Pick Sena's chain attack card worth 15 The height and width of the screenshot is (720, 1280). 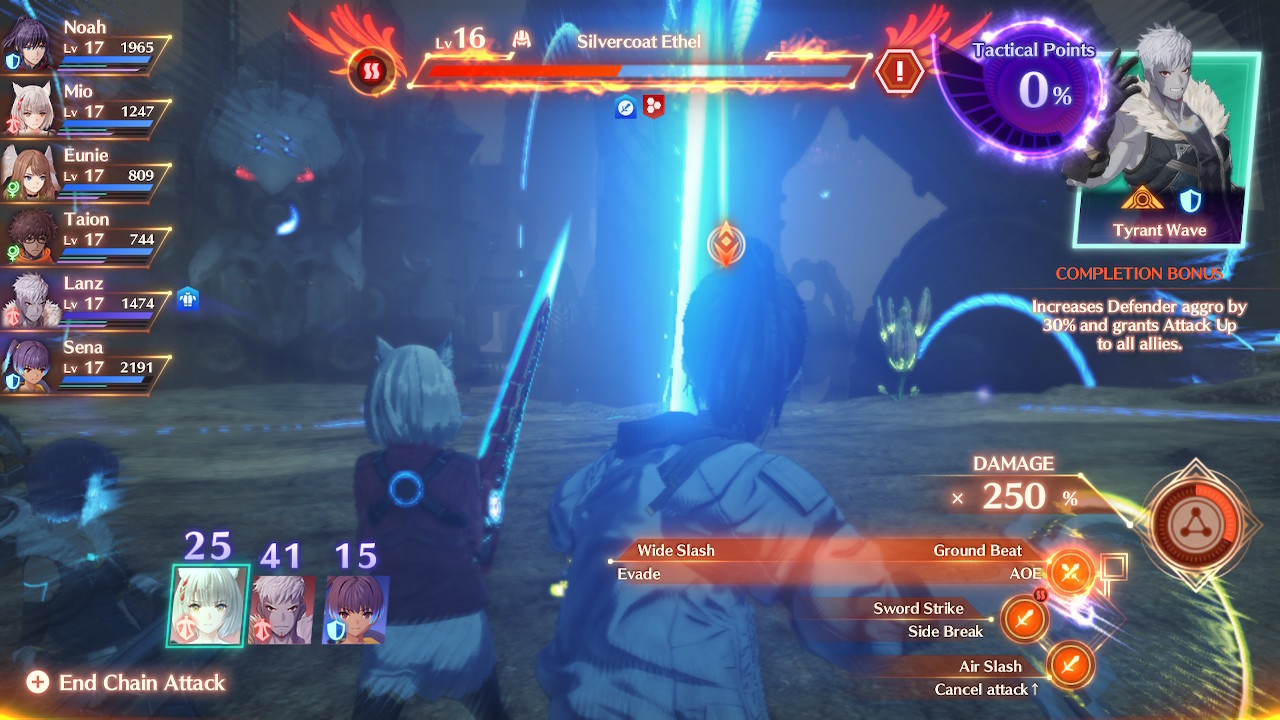click(x=356, y=609)
